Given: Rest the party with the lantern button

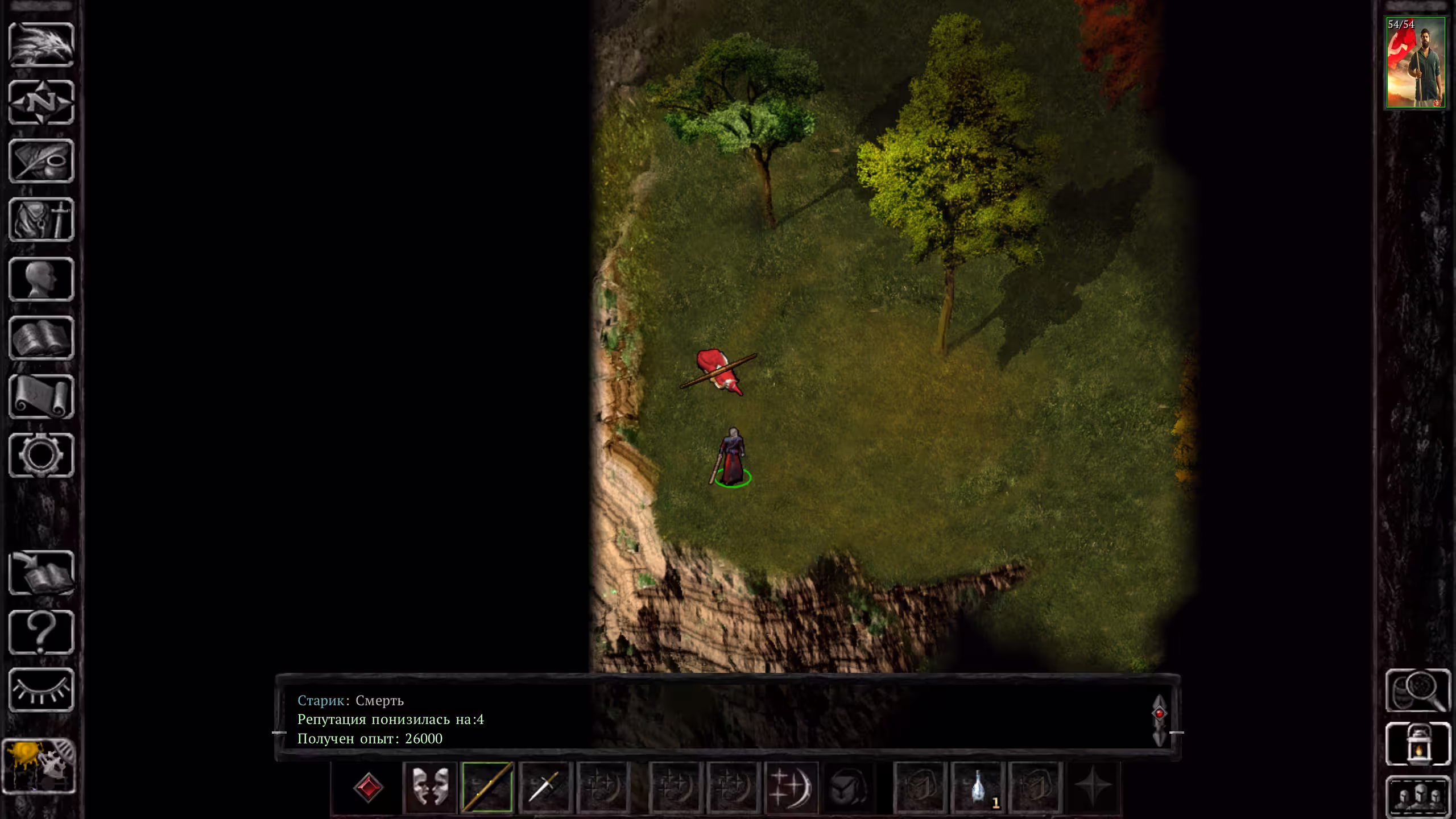Looking at the screenshot, I should pos(1417,744).
